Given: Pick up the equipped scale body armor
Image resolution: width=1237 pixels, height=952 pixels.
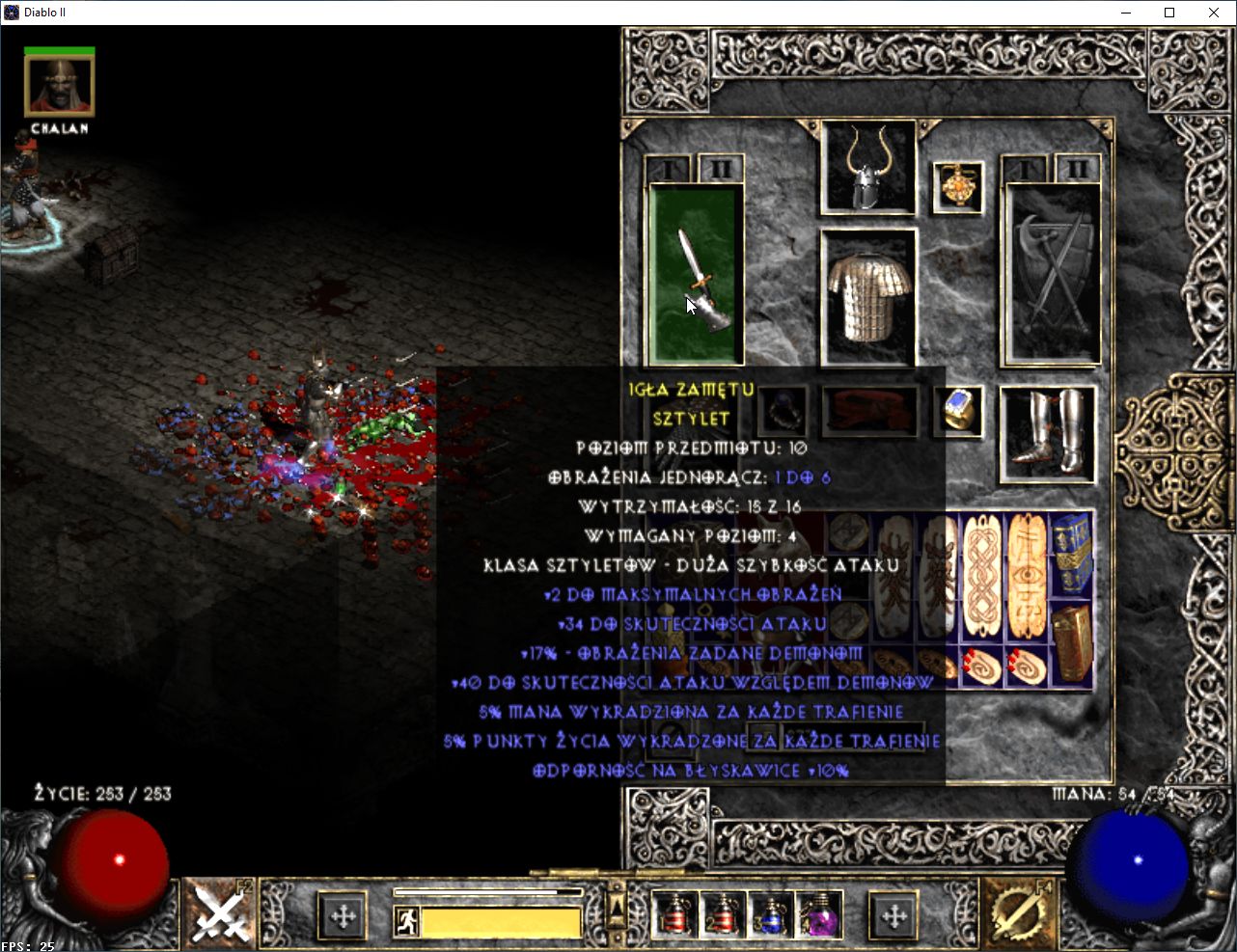Looking at the screenshot, I should (x=868, y=296).
